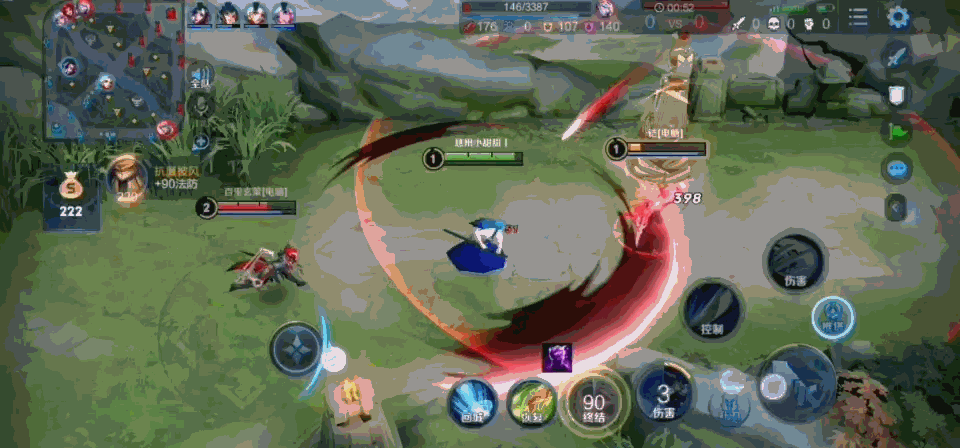The height and width of the screenshot is (448, 960).
Task: Send the shield defend signal
Action: point(896,95)
